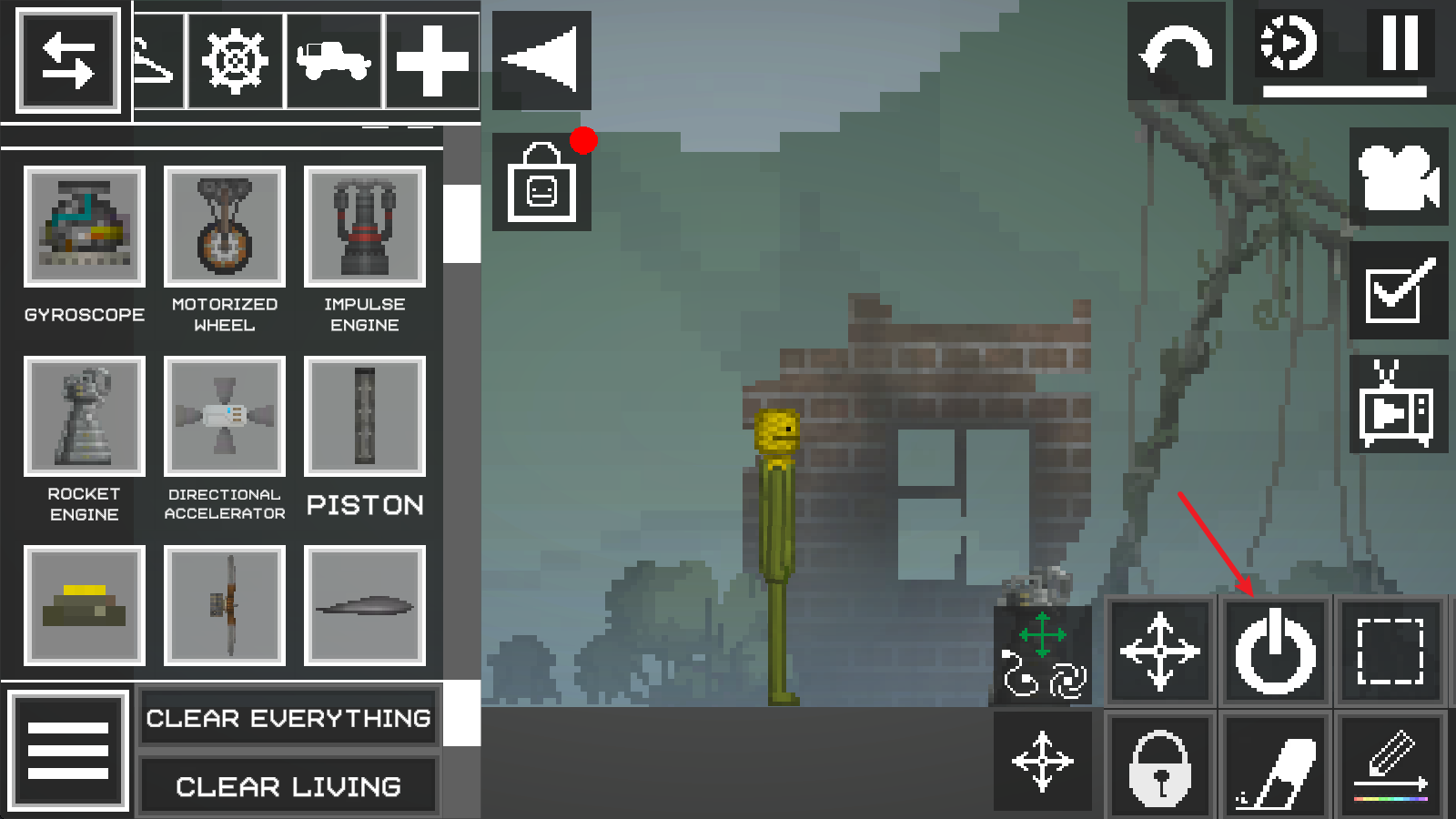
Task: Open the shopping bag icon
Action: (x=541, y=182)
